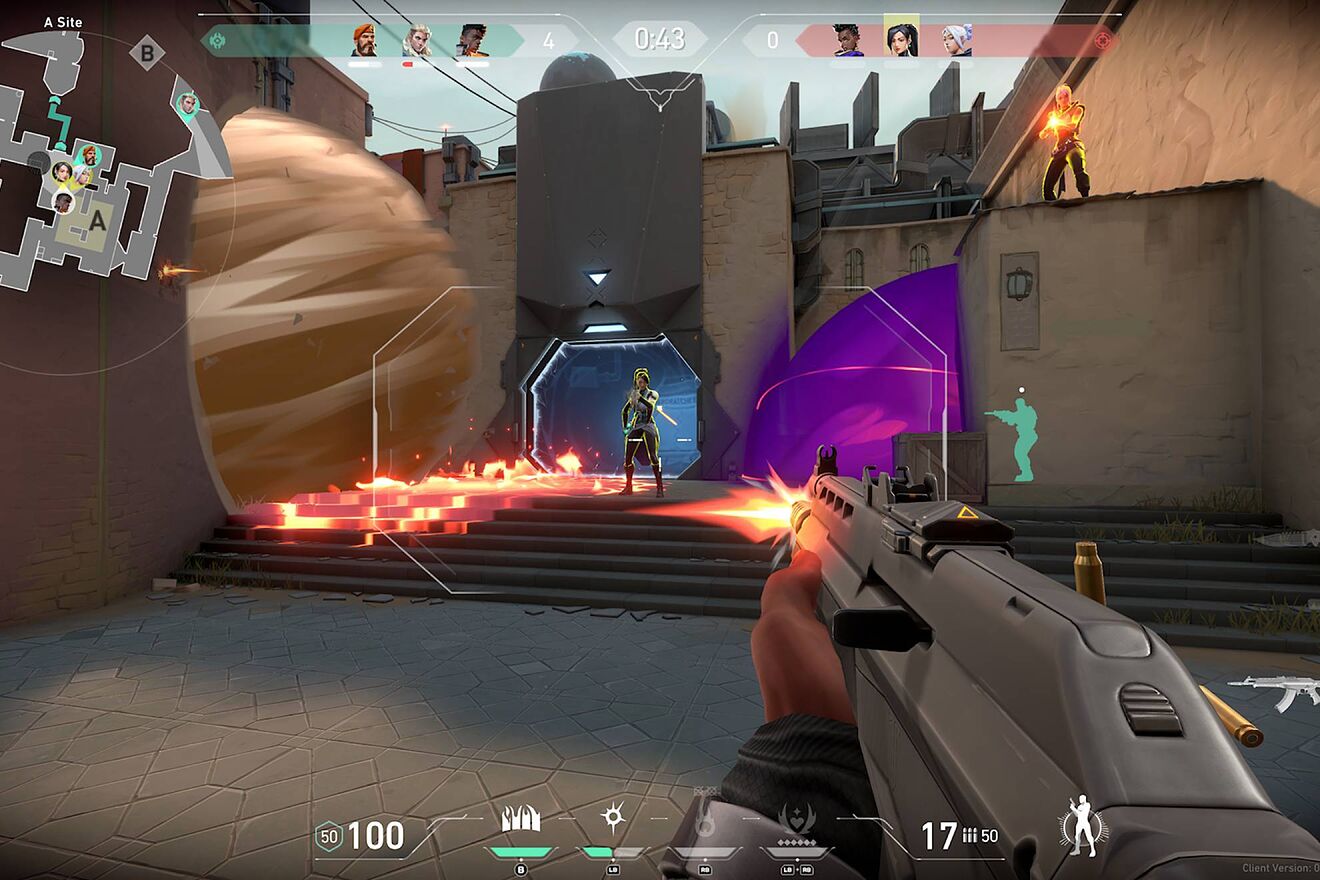Select the purple-clad enemy portrait
The height and width of the screenshot is (880, 1320).
coord(847,41)
